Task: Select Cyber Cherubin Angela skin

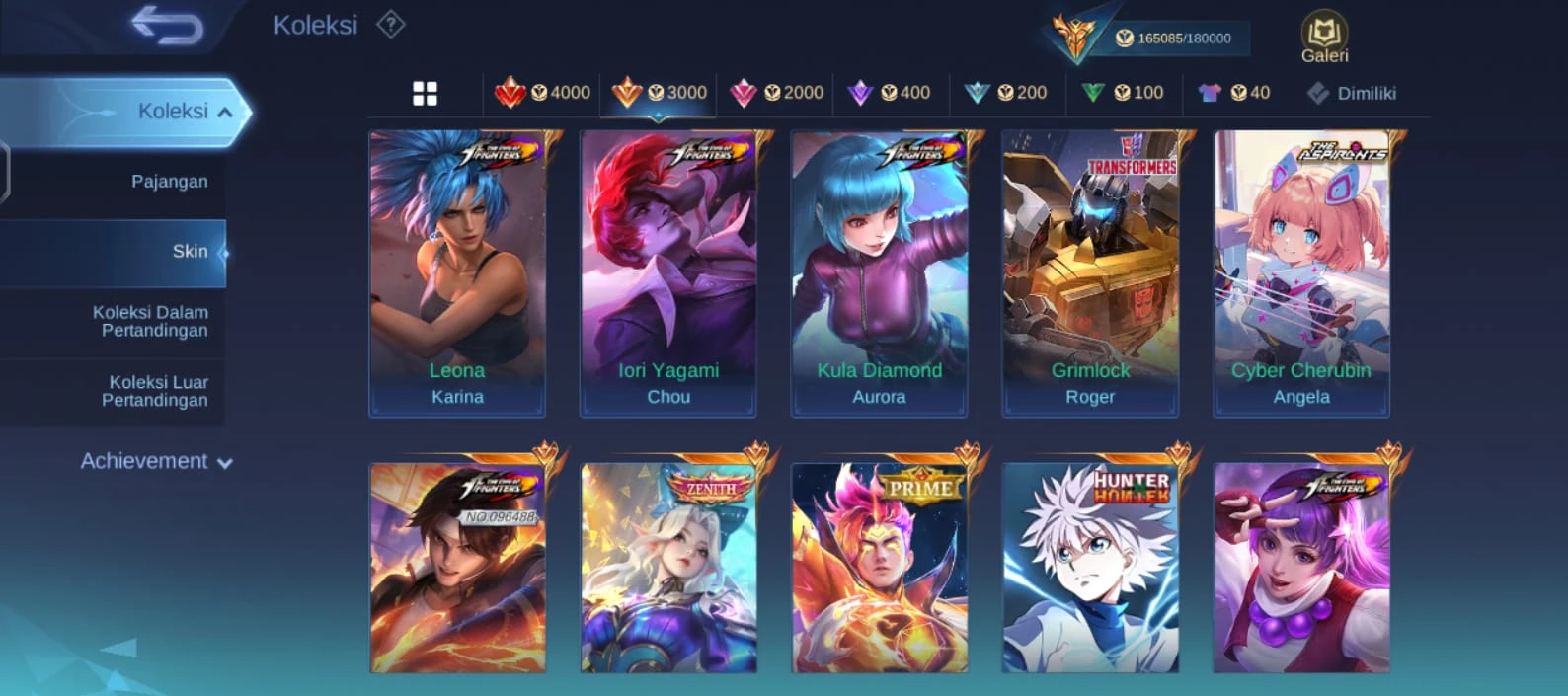Action: [1301, 273]
